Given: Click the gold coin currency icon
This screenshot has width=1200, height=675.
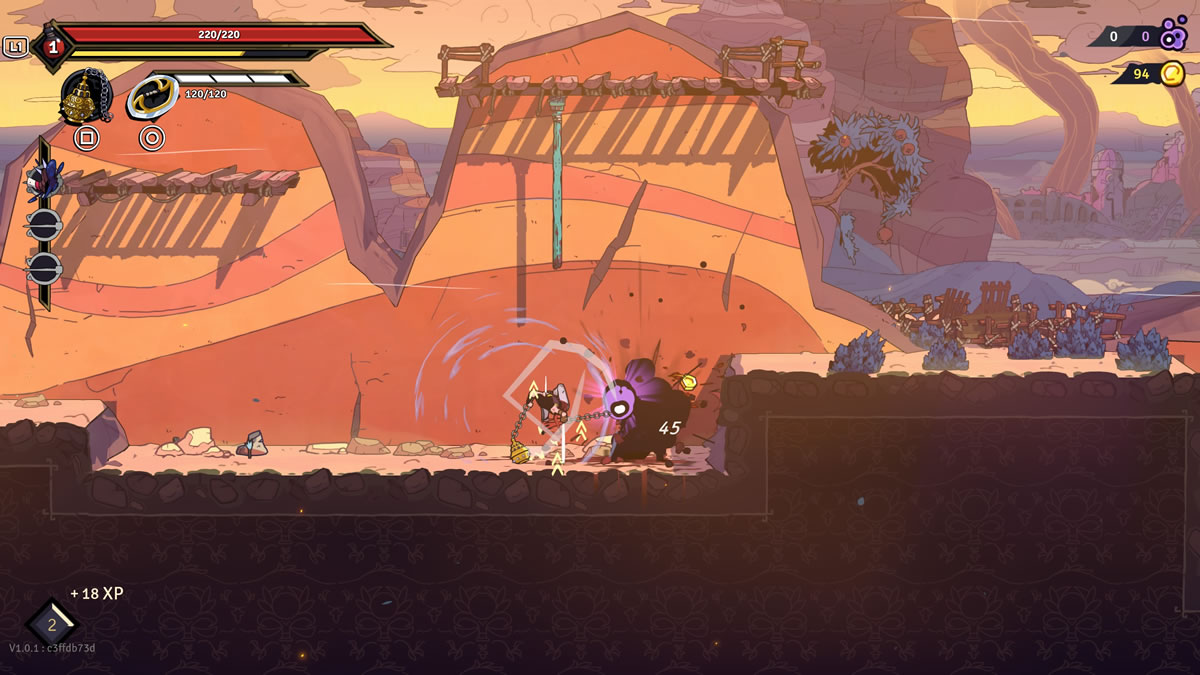Looking at the screenshot, I should coord(1172,73).
